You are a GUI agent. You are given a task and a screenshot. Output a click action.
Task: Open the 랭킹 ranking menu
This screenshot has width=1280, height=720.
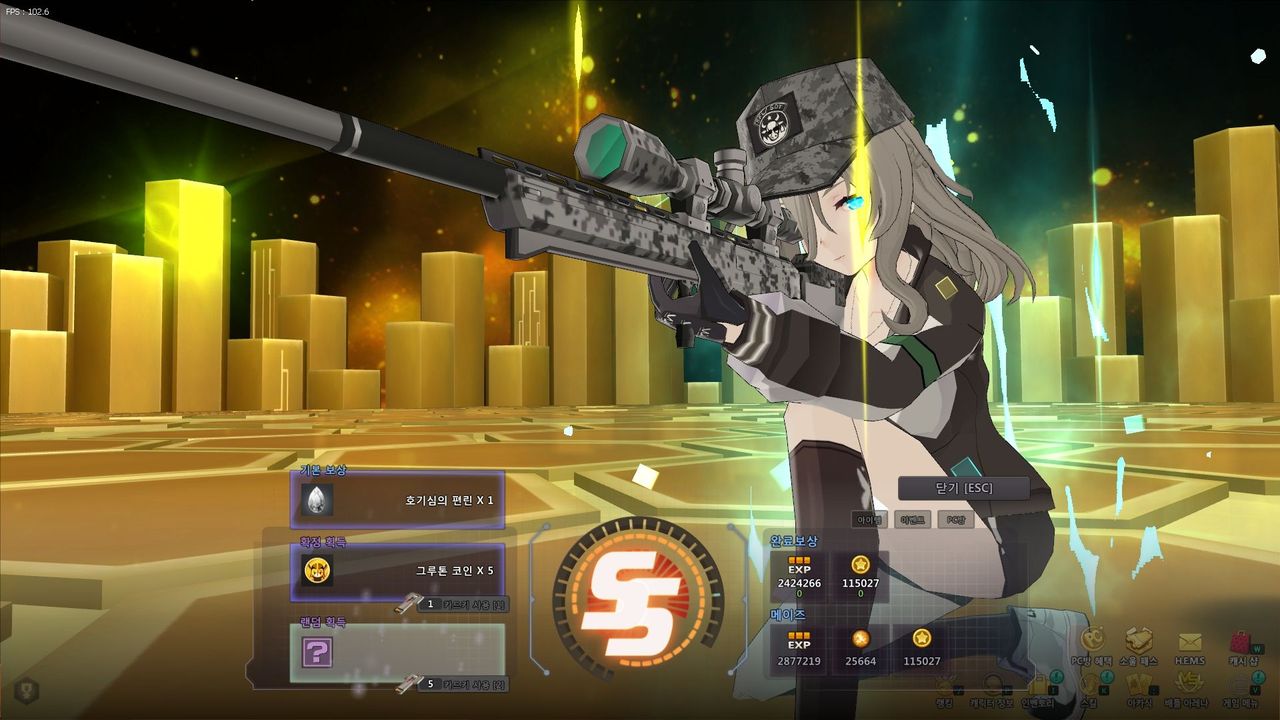coord(945,686)
